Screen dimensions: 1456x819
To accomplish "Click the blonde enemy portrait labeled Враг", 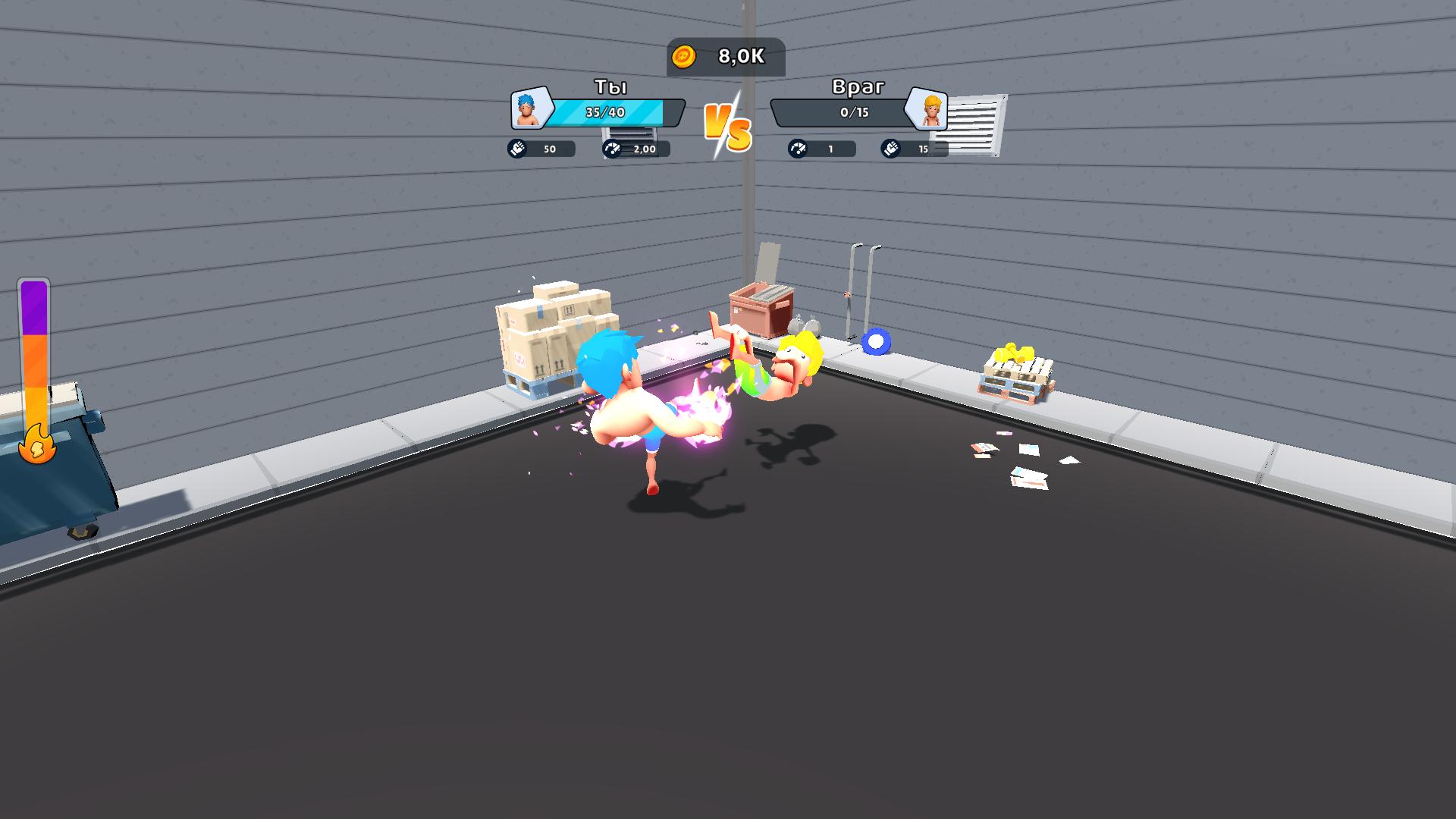I will (927, 111).
